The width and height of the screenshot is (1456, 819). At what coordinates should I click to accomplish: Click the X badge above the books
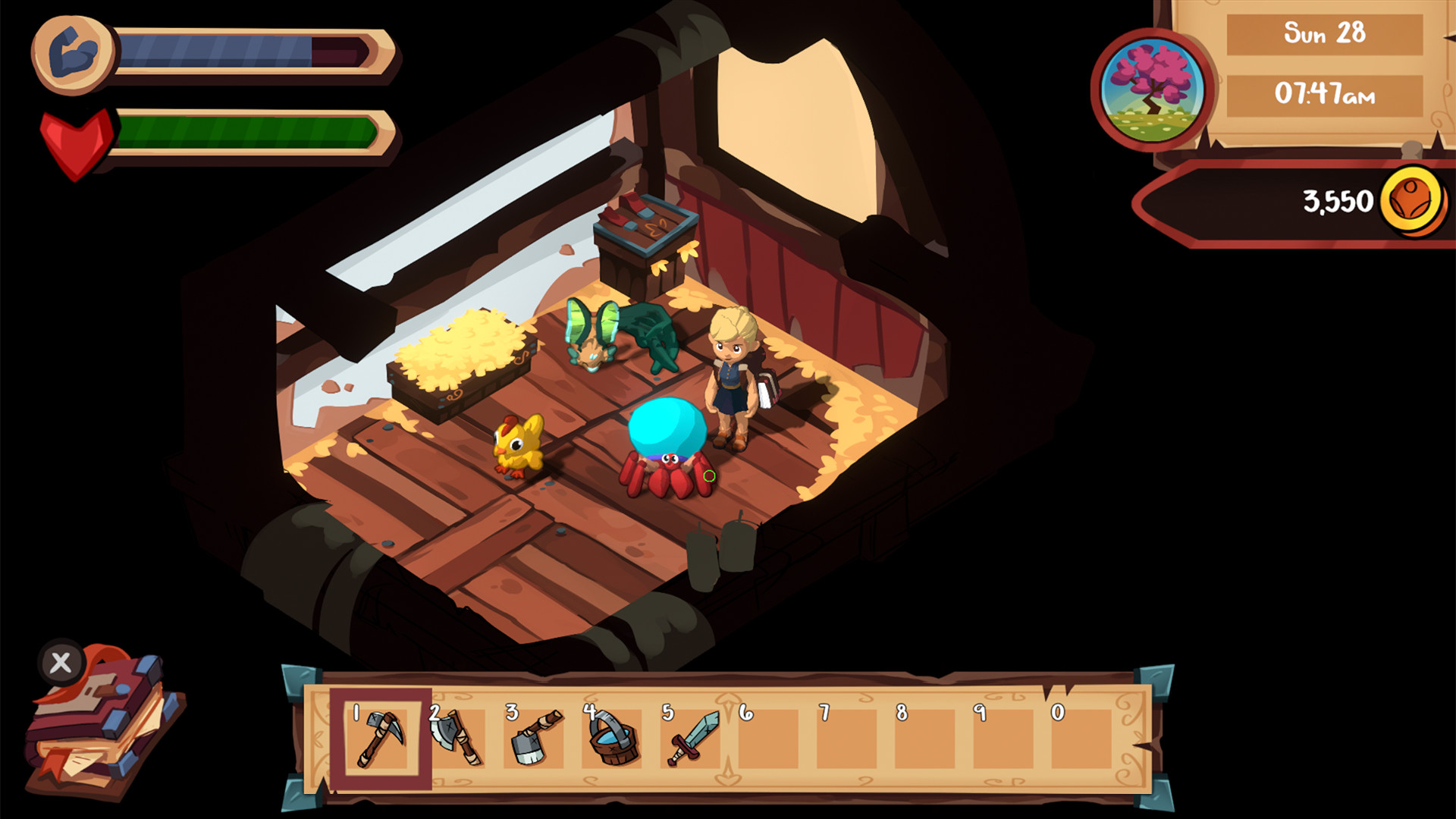point(61,663)
